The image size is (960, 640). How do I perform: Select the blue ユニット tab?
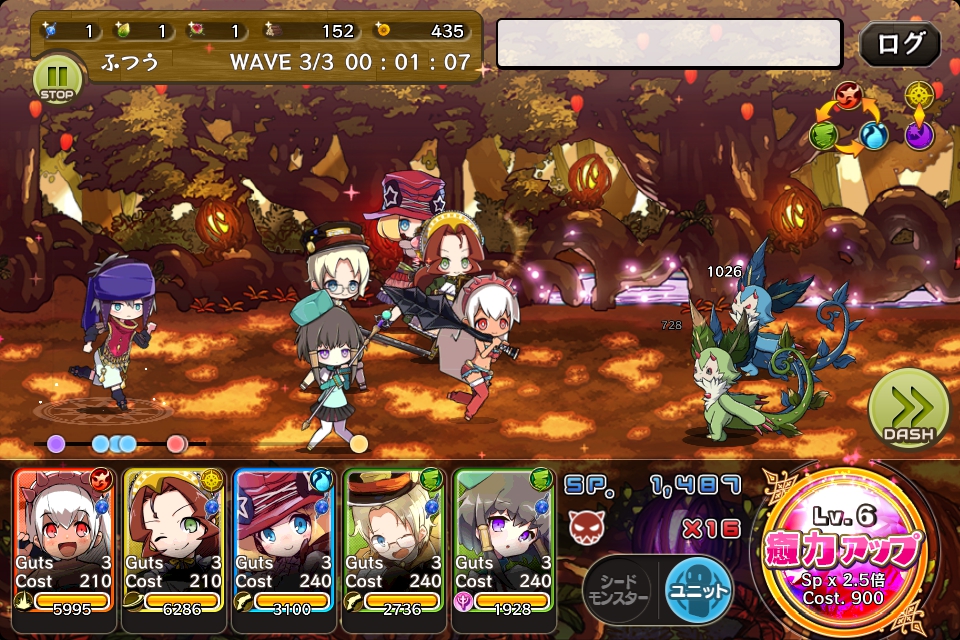point(698,590)
